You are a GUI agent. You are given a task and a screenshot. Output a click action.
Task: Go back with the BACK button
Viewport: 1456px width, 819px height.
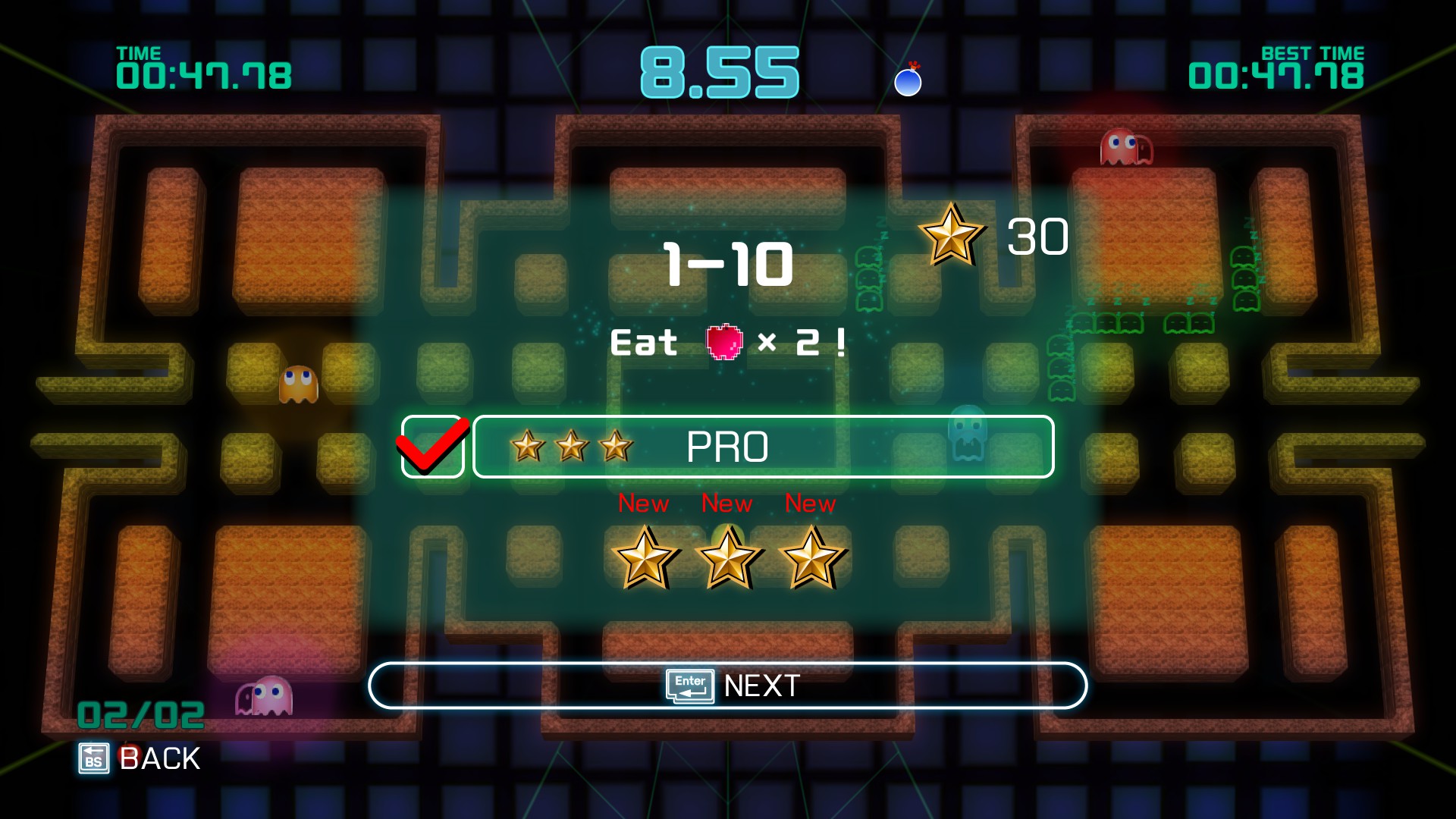(140, 758)
